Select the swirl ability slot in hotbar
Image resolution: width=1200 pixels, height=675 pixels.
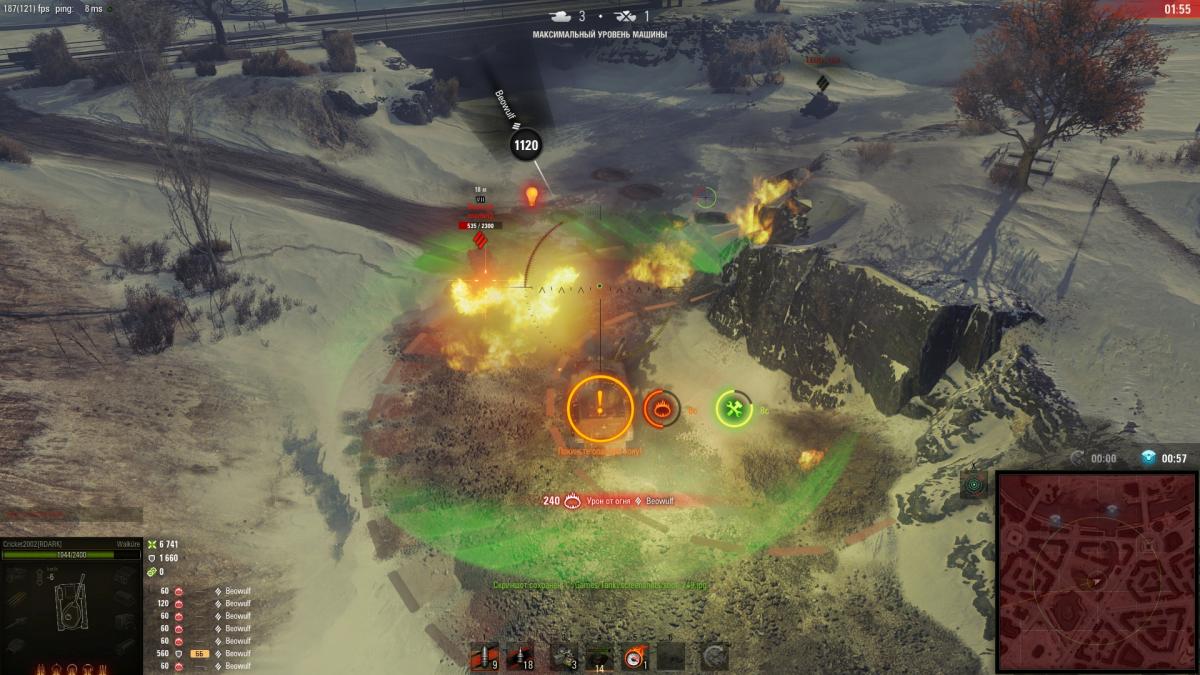click(714, 655)
